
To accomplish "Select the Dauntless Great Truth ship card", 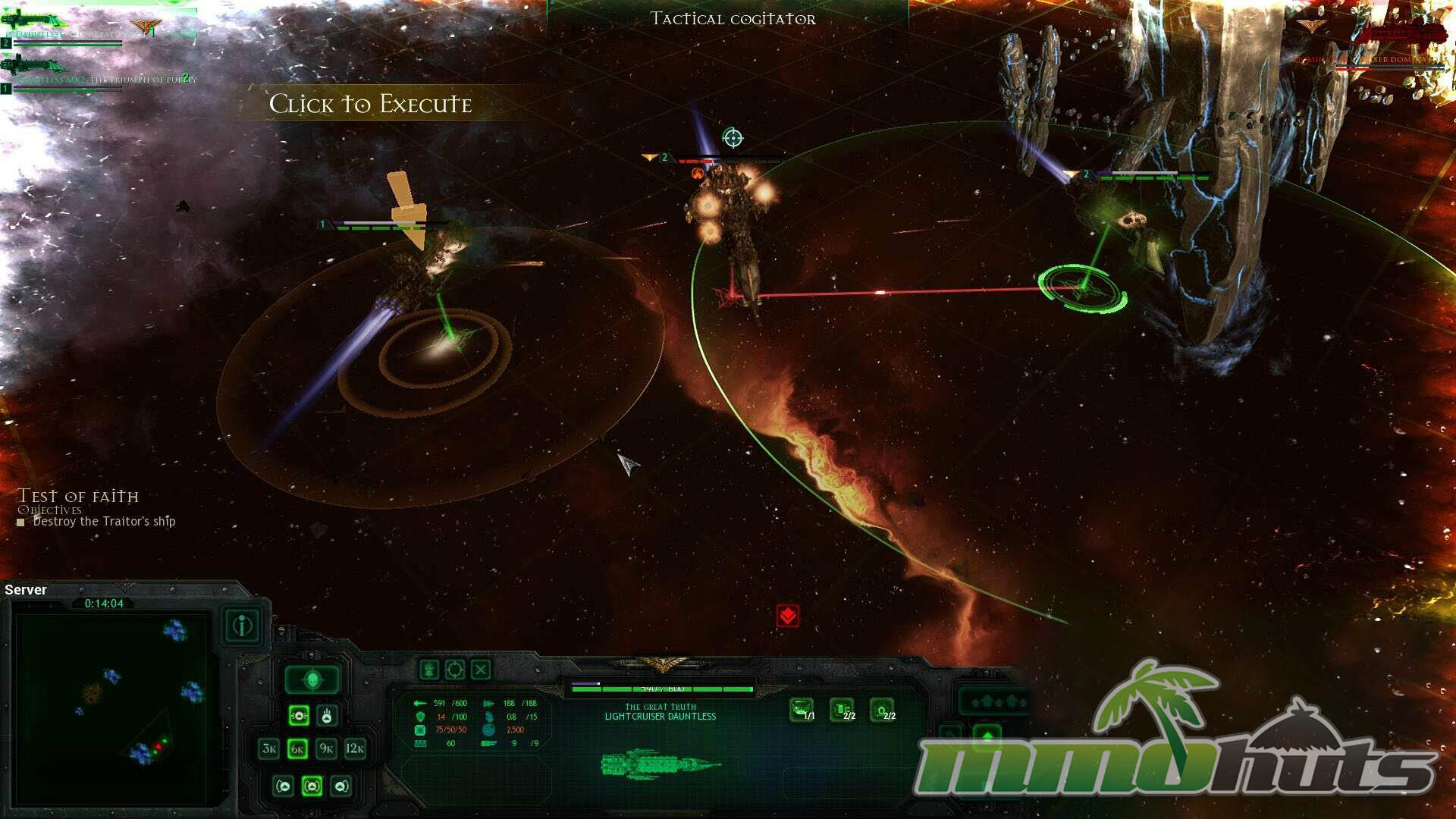I will pos(99,29).
